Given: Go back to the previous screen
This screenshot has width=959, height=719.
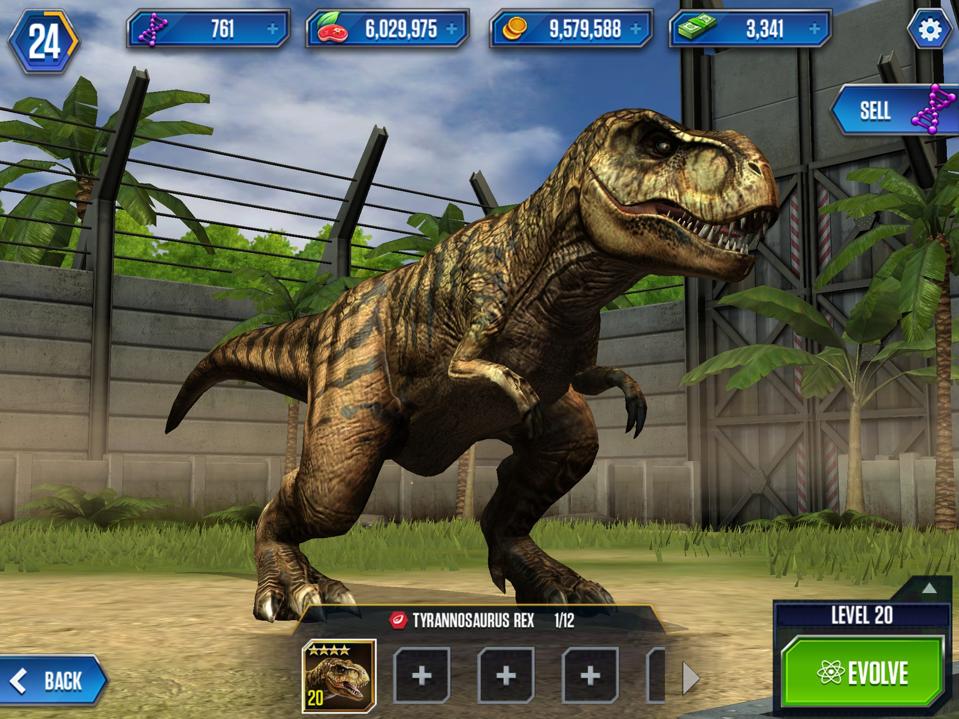Looking at the screenshot, I should click(52, 681).
